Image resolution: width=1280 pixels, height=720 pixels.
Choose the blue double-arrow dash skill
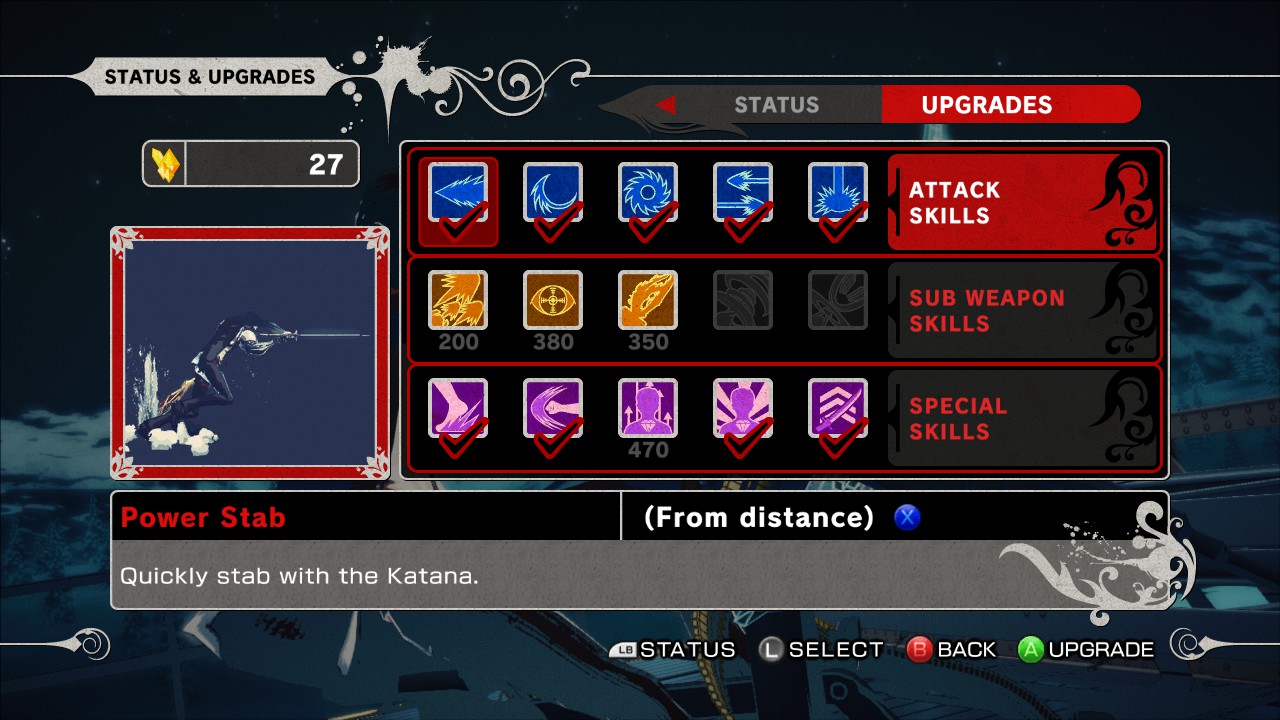(x=743, y=192)
